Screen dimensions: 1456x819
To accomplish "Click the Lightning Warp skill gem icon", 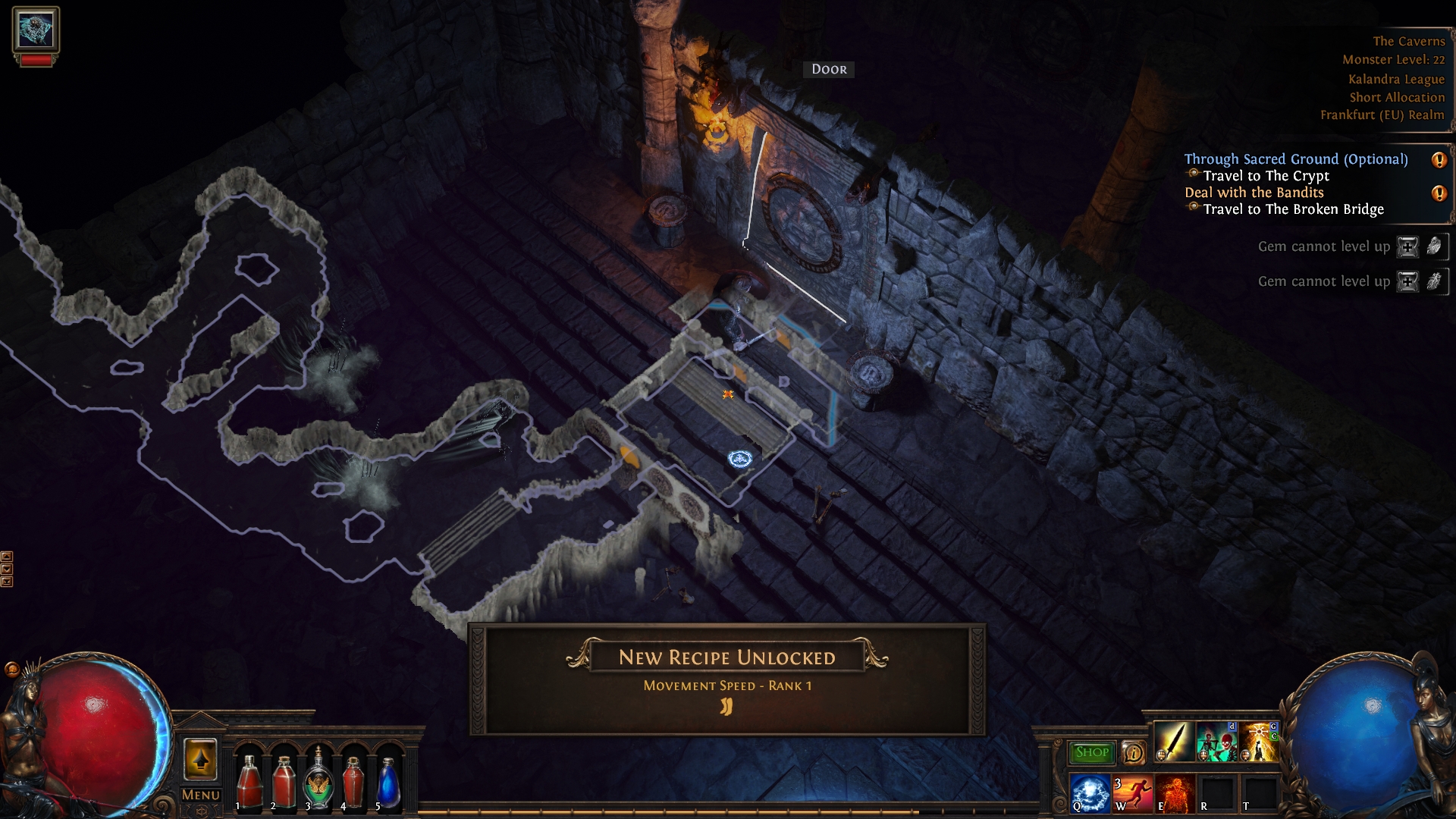I will (1259, 741).
